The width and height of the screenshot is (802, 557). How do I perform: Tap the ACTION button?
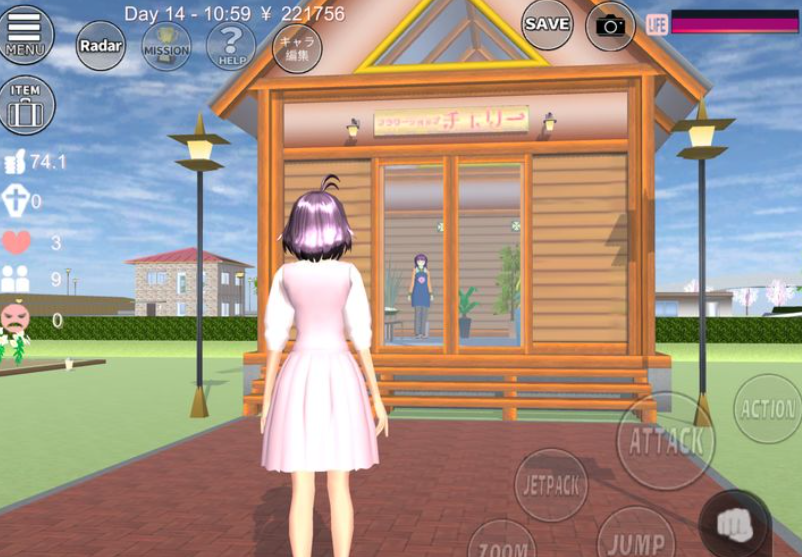pyautogui.click(x=768, y=408)
